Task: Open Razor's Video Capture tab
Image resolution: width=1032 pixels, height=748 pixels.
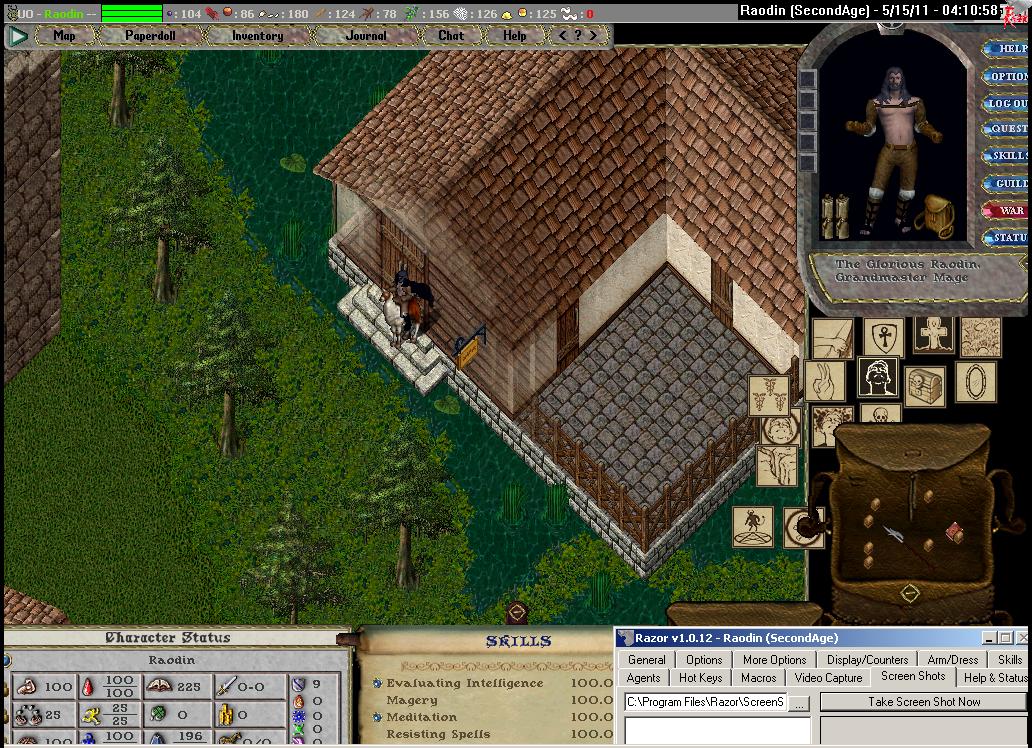Action: tap(828, 678)
